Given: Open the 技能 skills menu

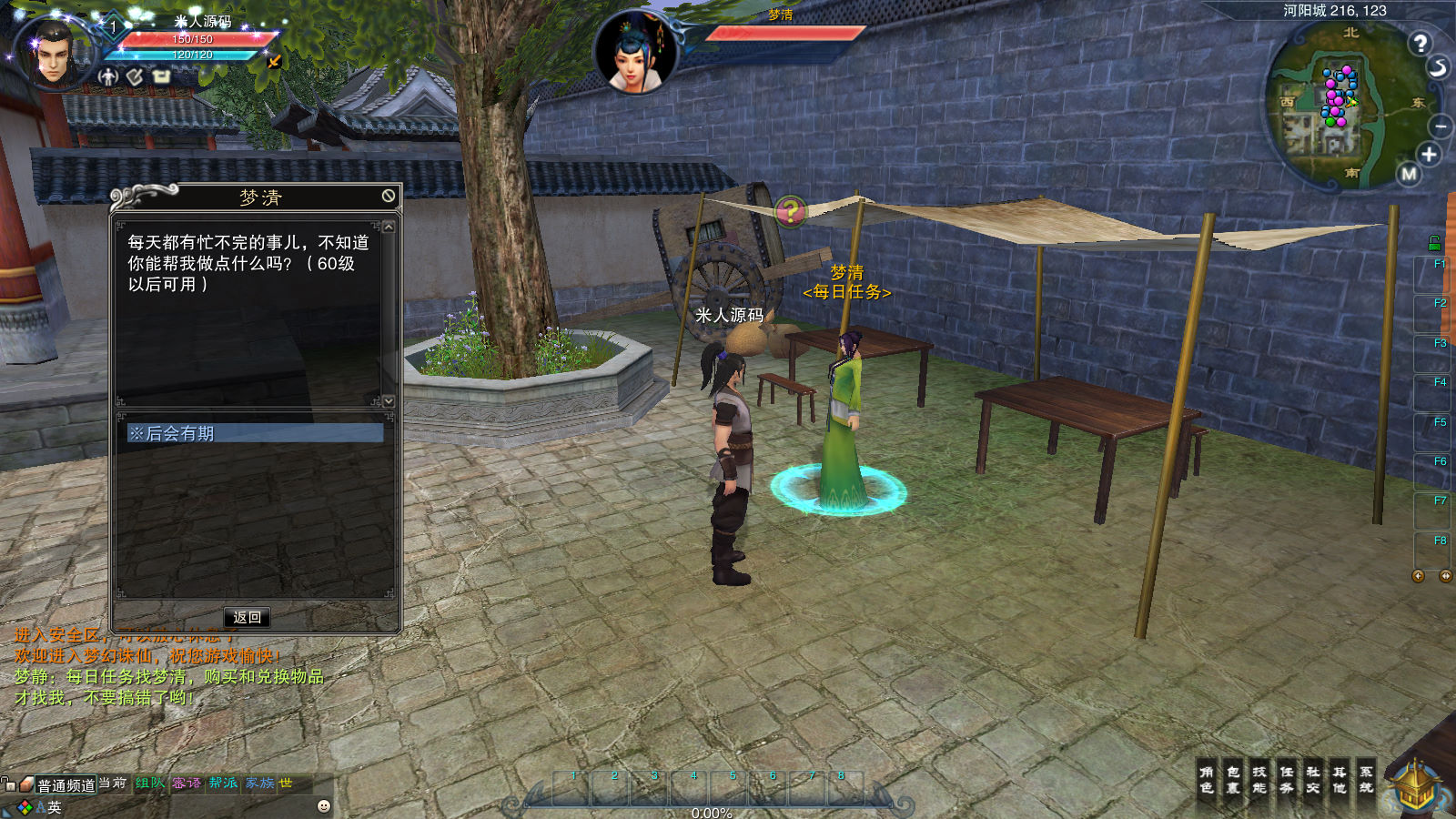Looking at the screenshot, I should tap(1259, 780).
